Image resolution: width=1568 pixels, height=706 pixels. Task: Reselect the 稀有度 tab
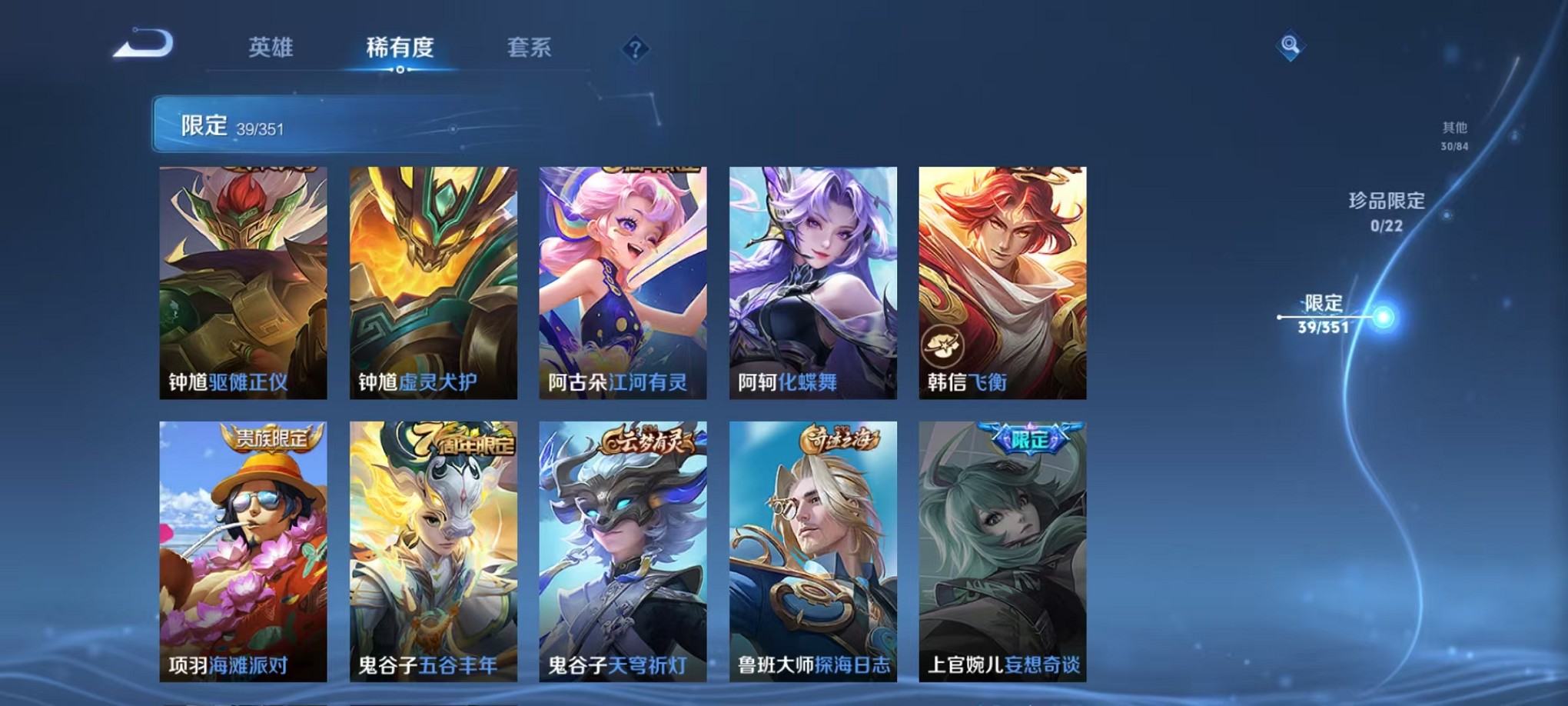tap(399, 47)
